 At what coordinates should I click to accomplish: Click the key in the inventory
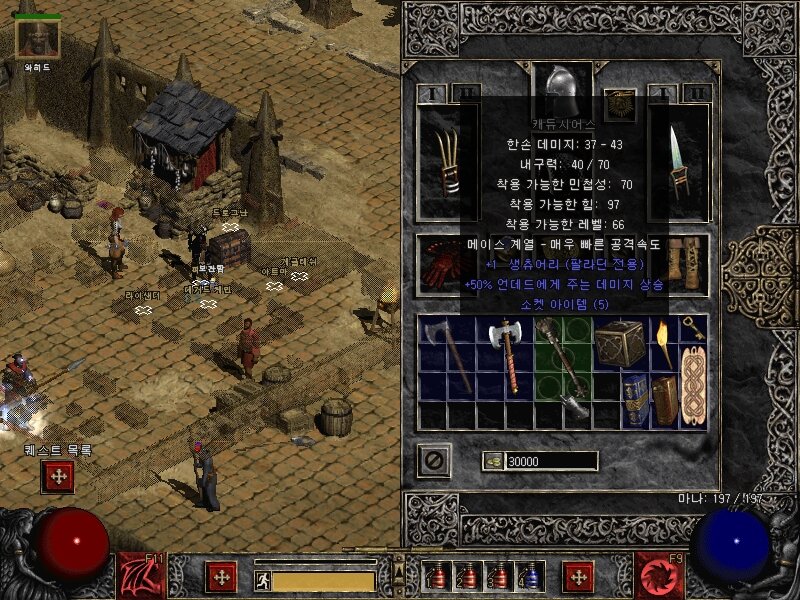[x=692, y=329]
